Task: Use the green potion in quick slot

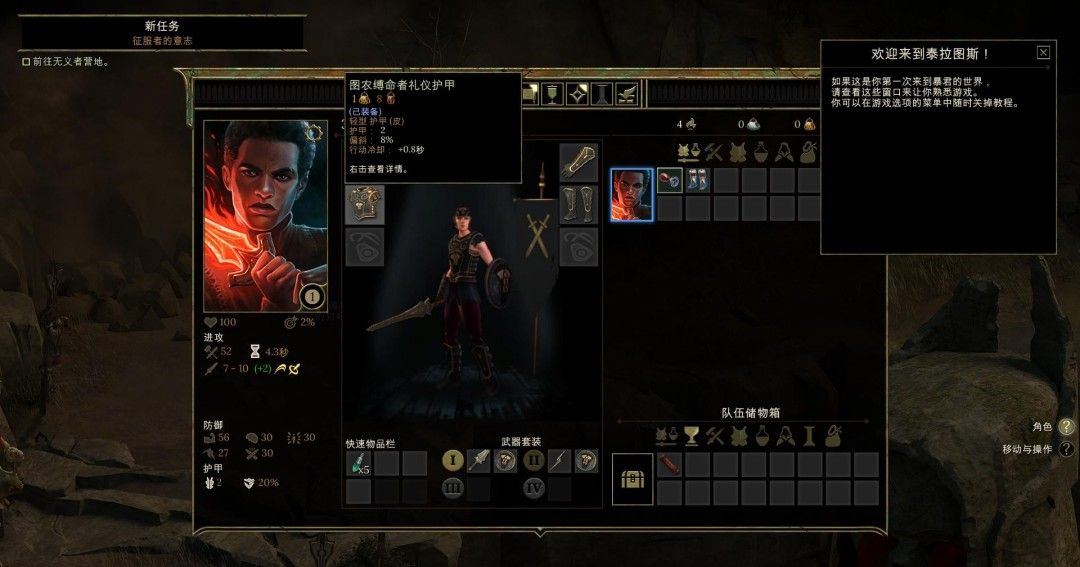Action: coord(358,462)
